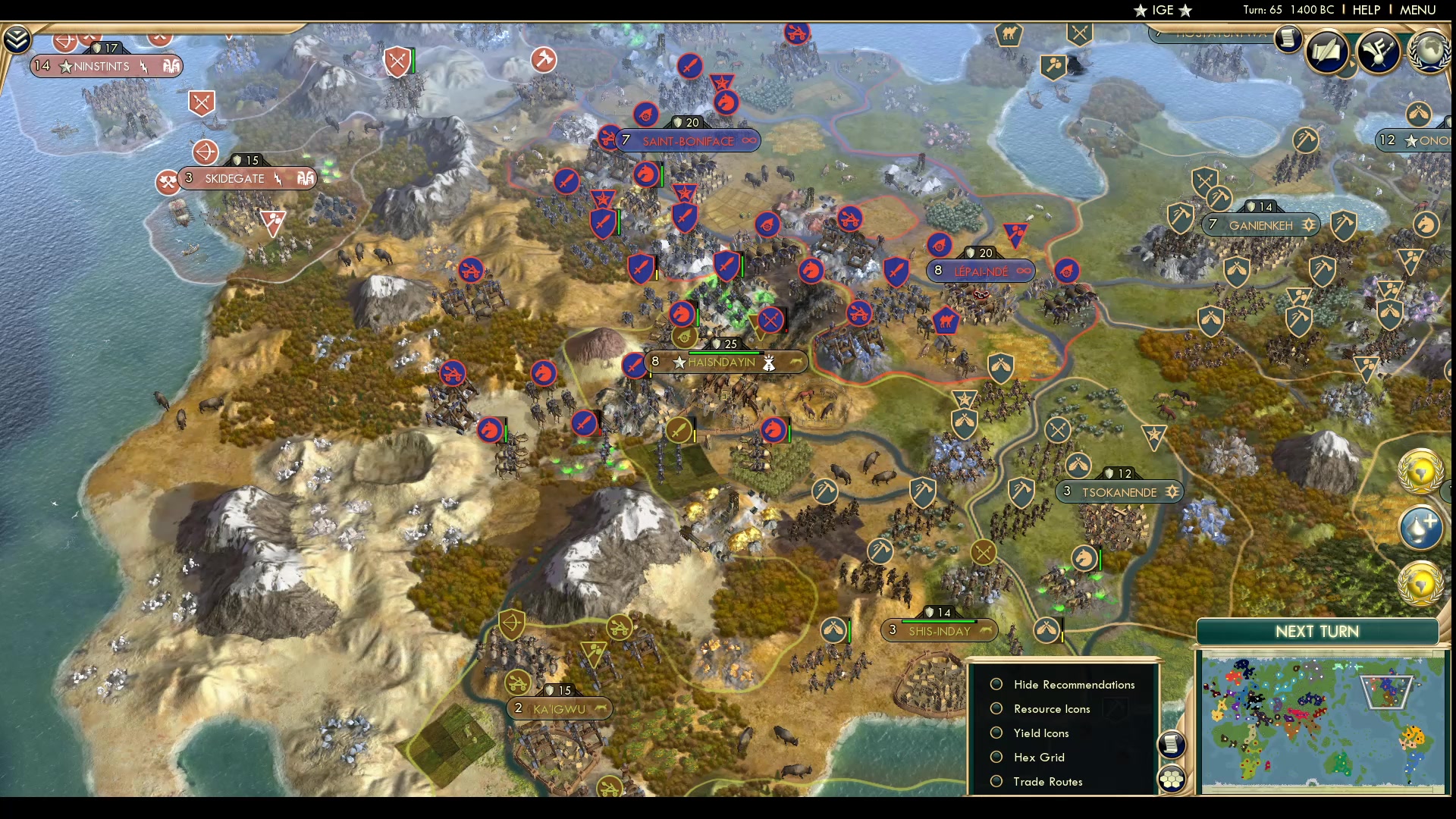
Task: Open the MENU from the top bar
Action: [1417, 10]
